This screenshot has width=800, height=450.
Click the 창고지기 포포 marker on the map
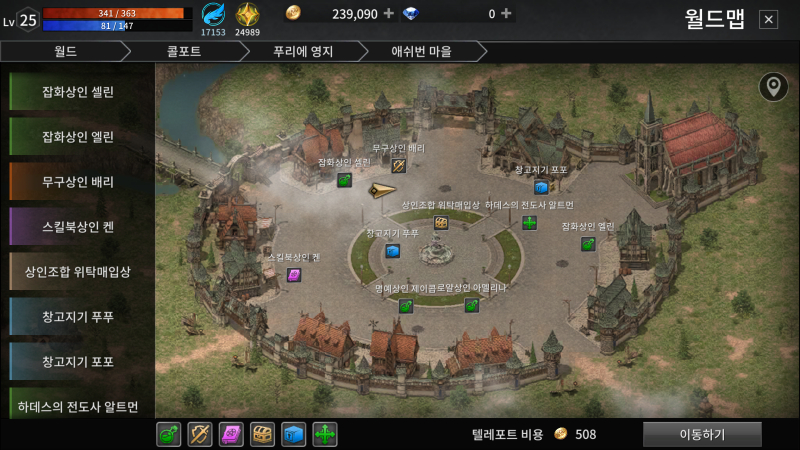click(541, 187)
